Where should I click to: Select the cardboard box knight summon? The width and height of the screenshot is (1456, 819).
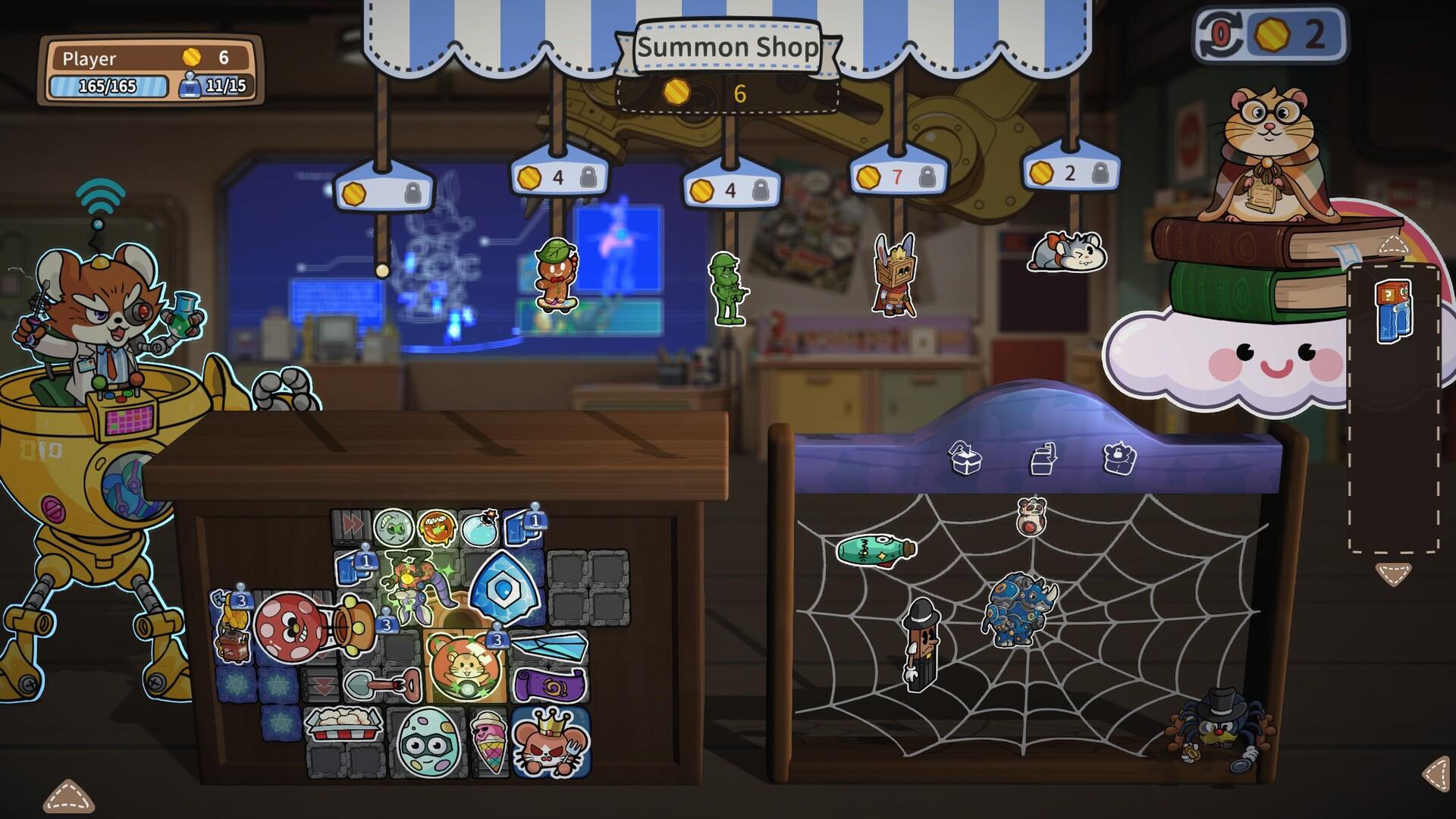[x=893, y=276]
